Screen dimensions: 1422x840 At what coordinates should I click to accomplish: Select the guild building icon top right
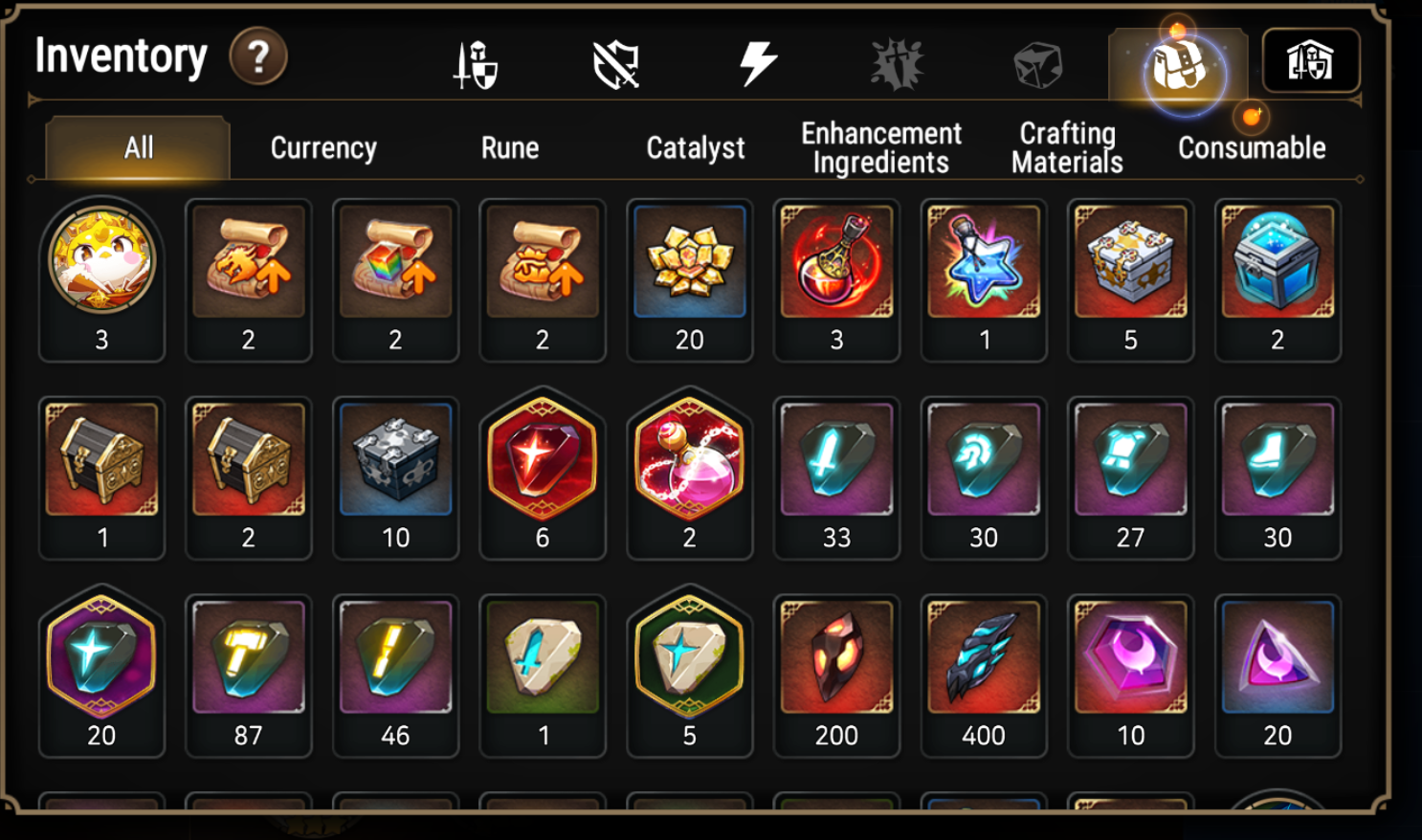[x=1312, y=60]
